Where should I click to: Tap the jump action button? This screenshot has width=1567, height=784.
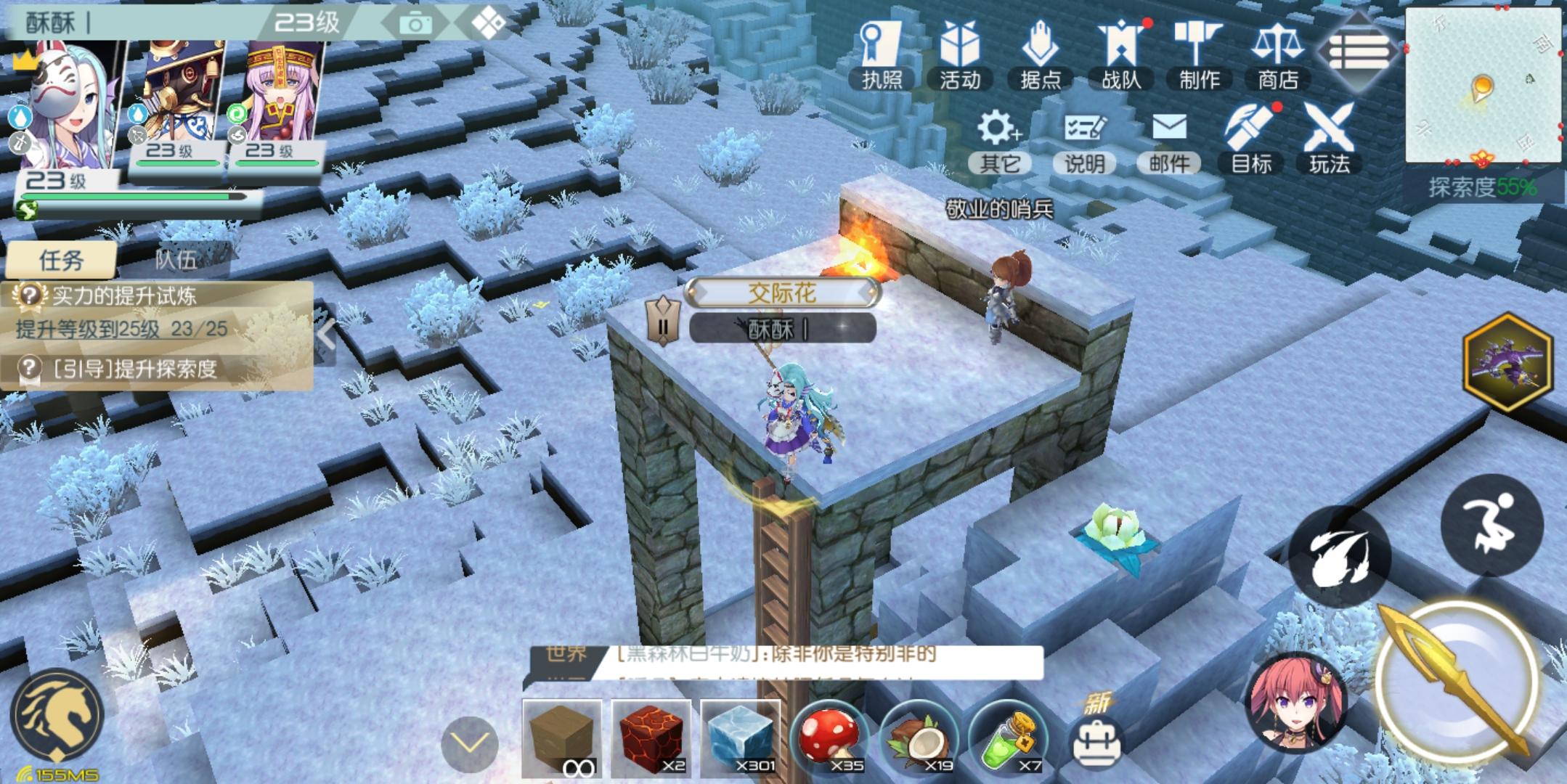point(1491,524)
